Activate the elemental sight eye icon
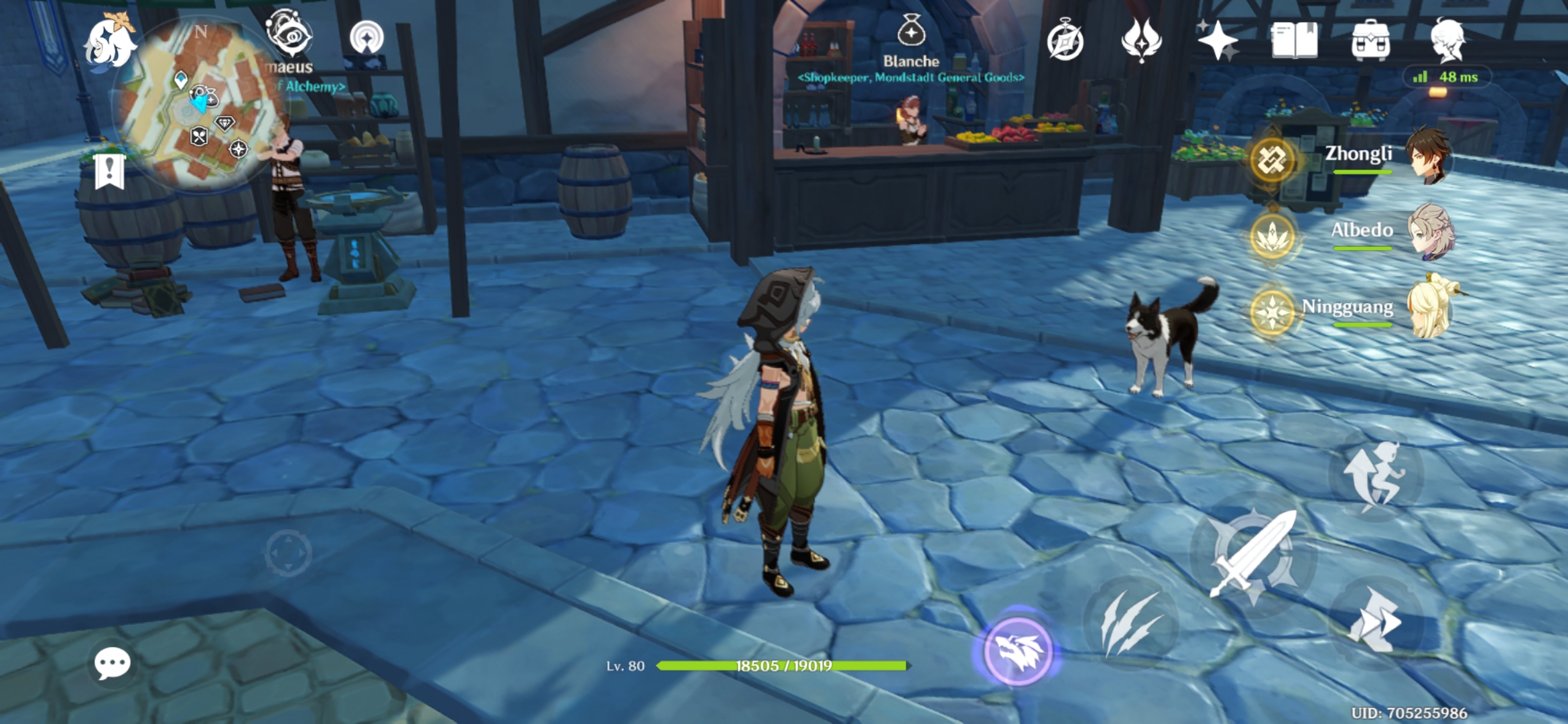This screenshot has height=724, width=1568. click(289, 34)
